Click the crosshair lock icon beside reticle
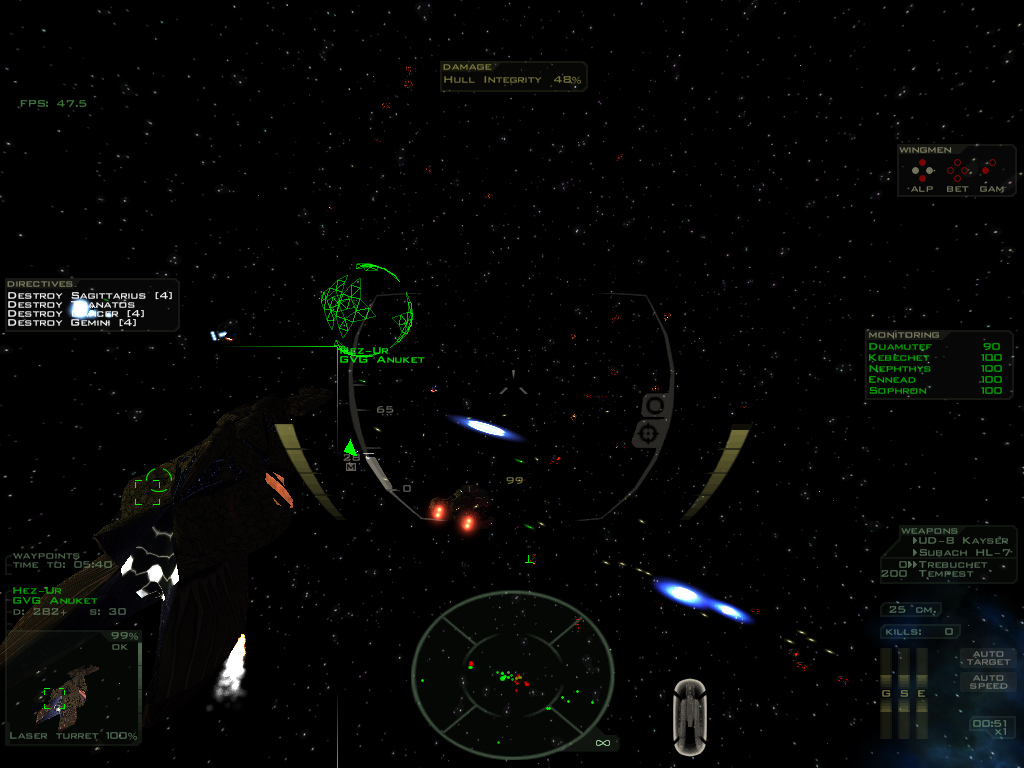Screen dimensions: 1024x768 [x=650, y=433]
